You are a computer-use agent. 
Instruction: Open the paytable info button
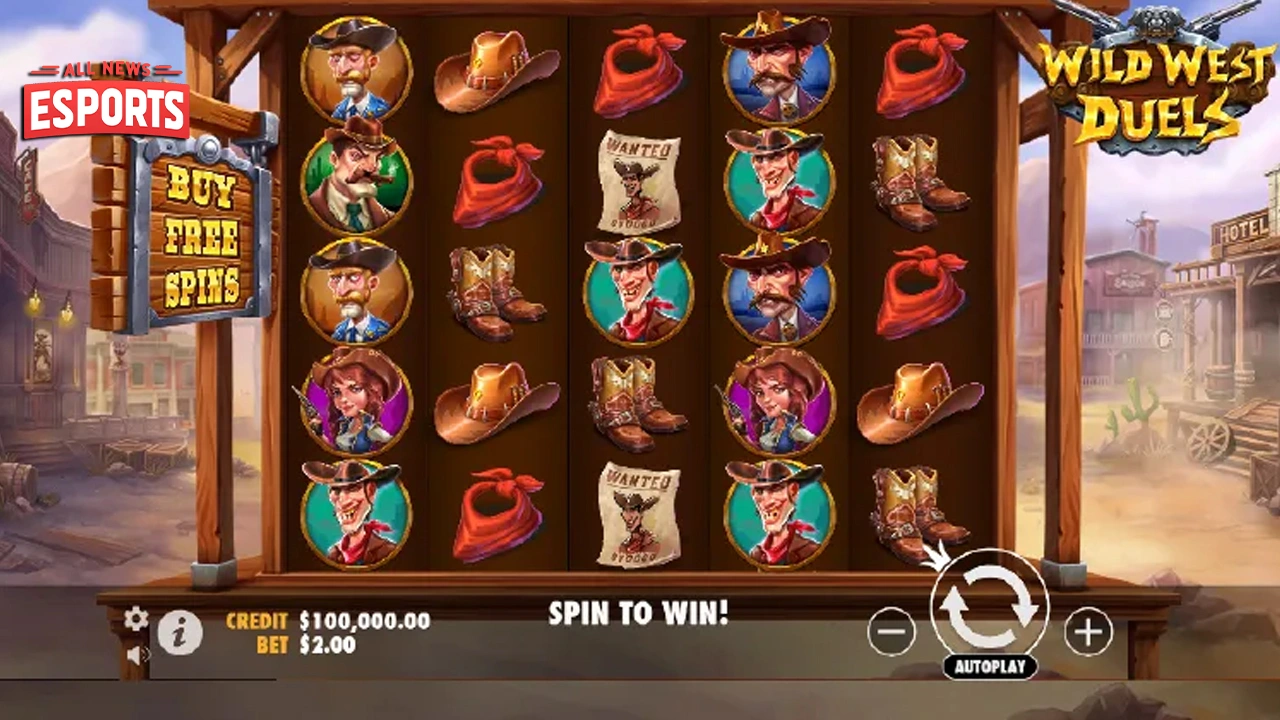182,632
